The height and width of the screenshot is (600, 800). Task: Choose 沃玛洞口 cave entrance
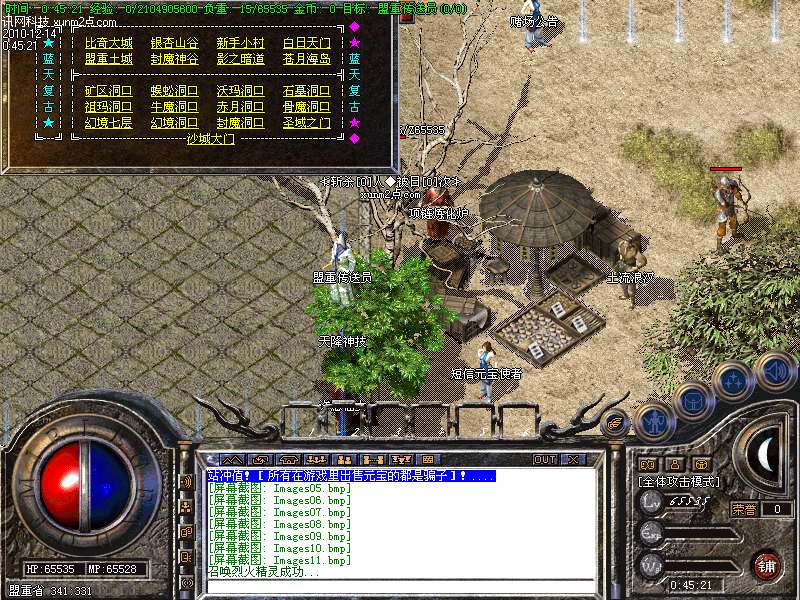(241, 91)
